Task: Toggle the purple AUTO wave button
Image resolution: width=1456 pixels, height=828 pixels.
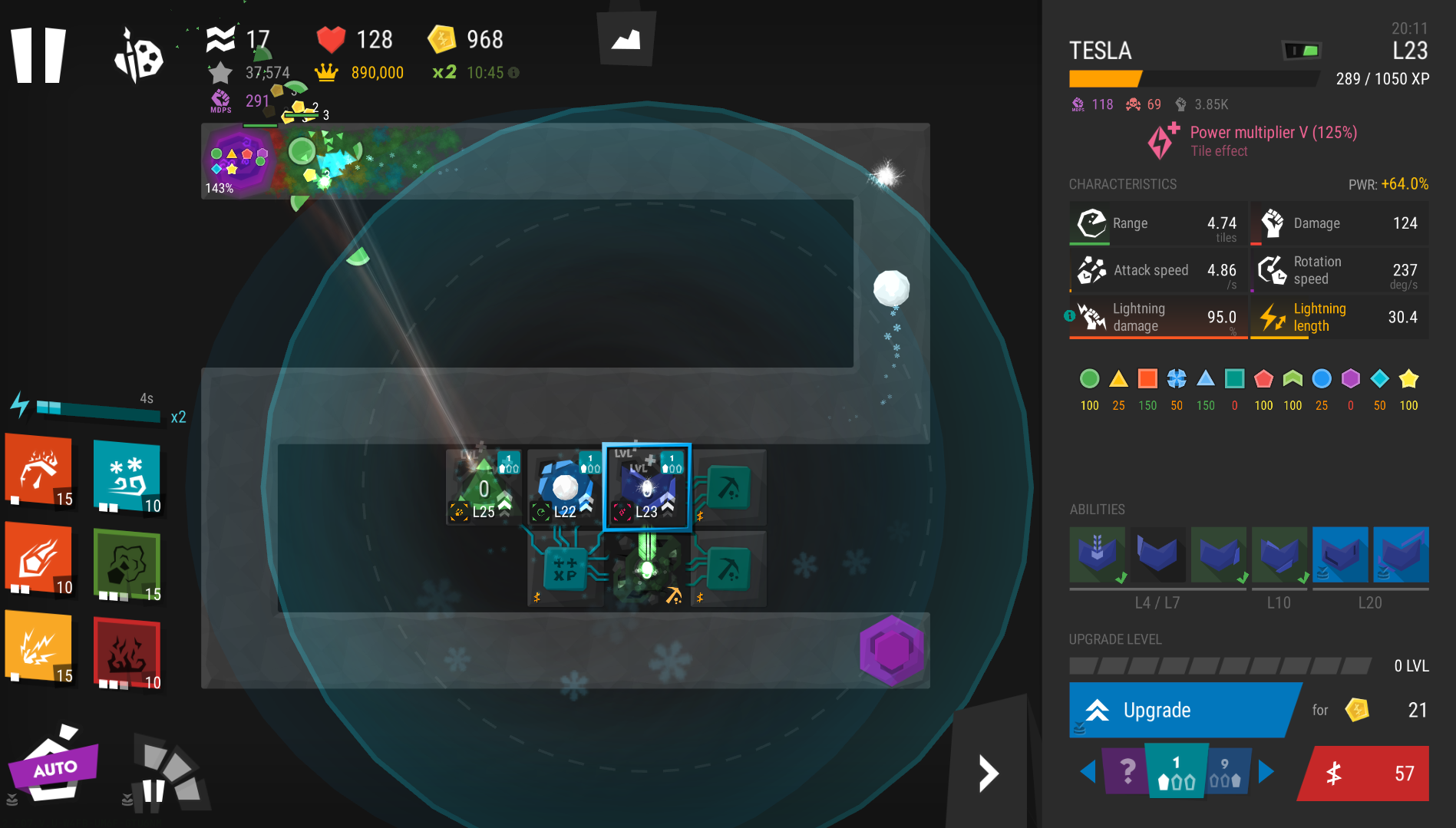Action: (x=54, y=767)
